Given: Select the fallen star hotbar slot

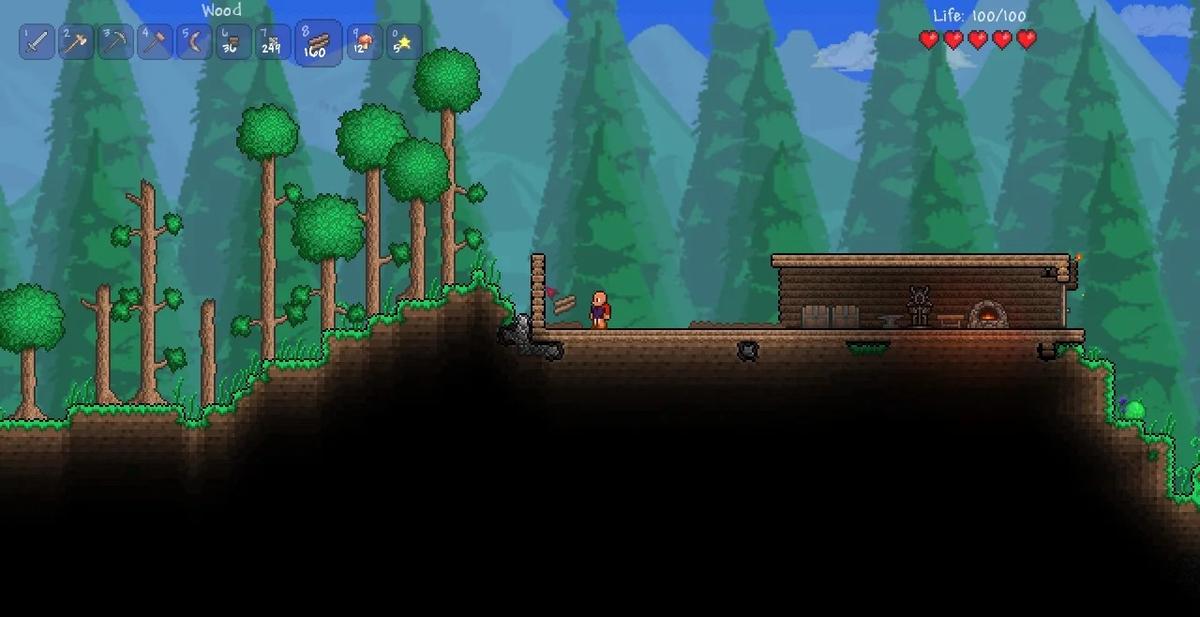Looking at the screenshot, I should pyautogui.click(x=403, y=43).
